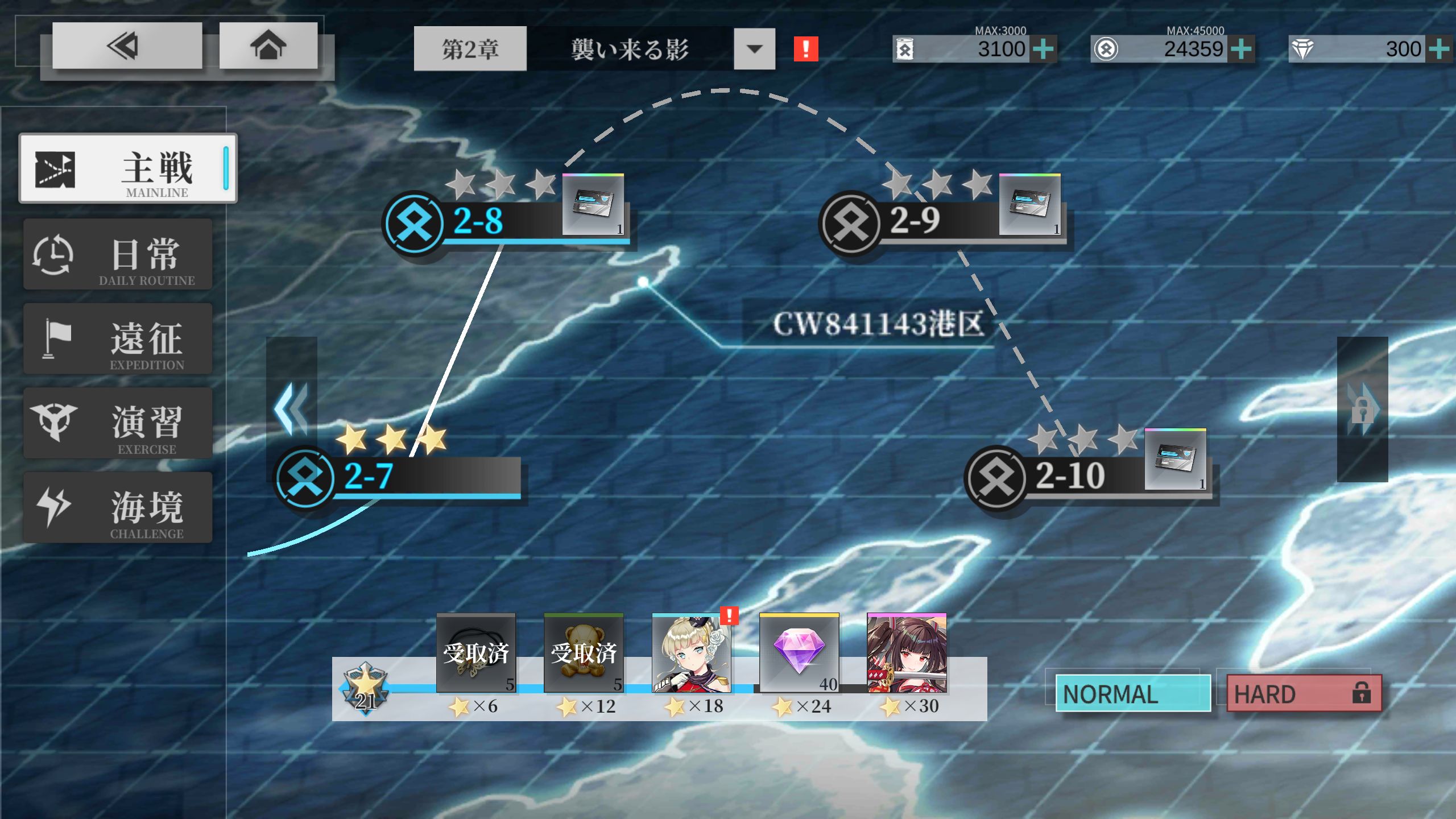Viewport: 1456px width, 819px height.
Task: Open the chapter selection dropdown
Action: pyautogui.click(x=754, y=49)
